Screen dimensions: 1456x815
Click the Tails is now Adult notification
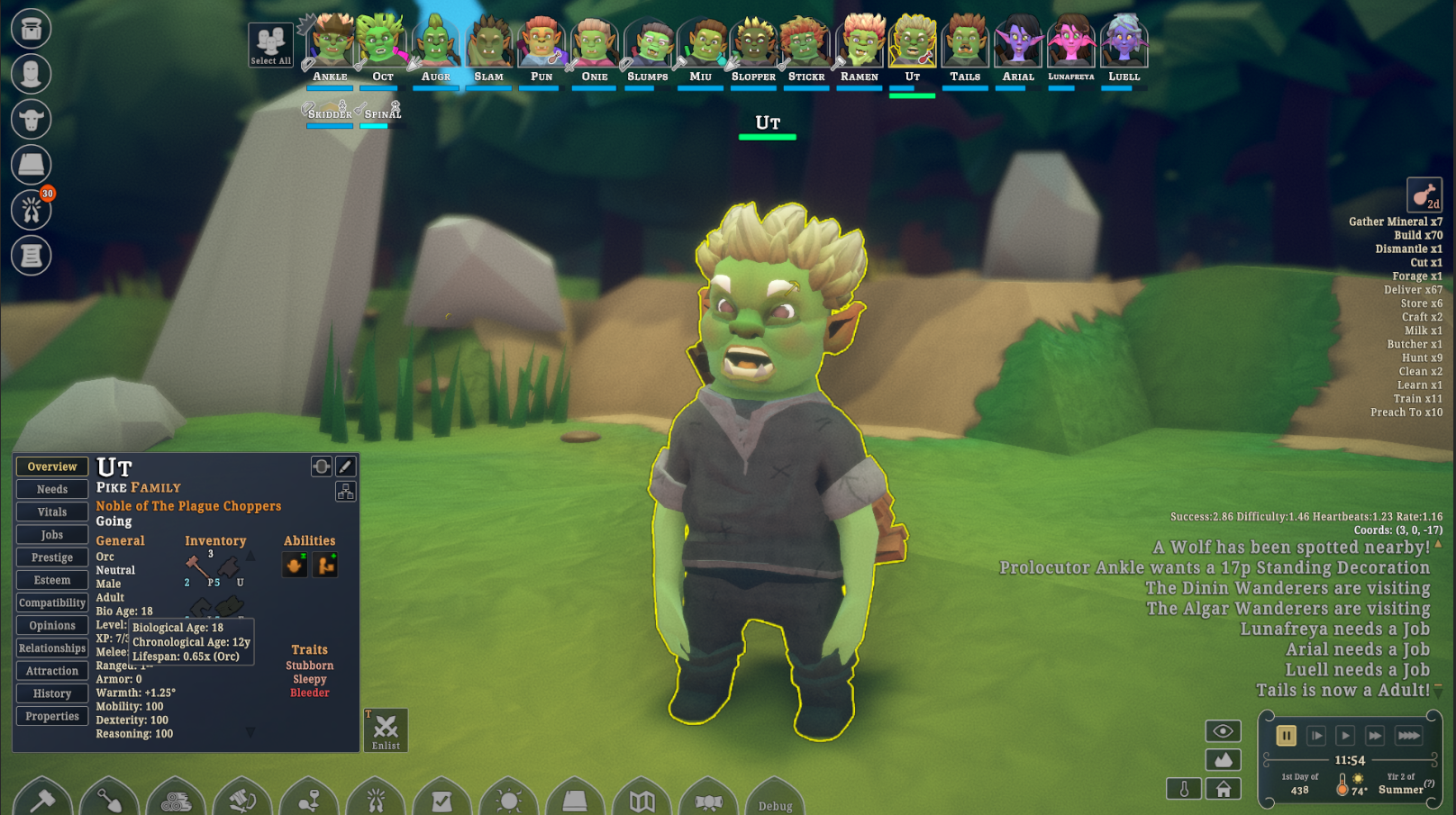(x=1342, y=691)
